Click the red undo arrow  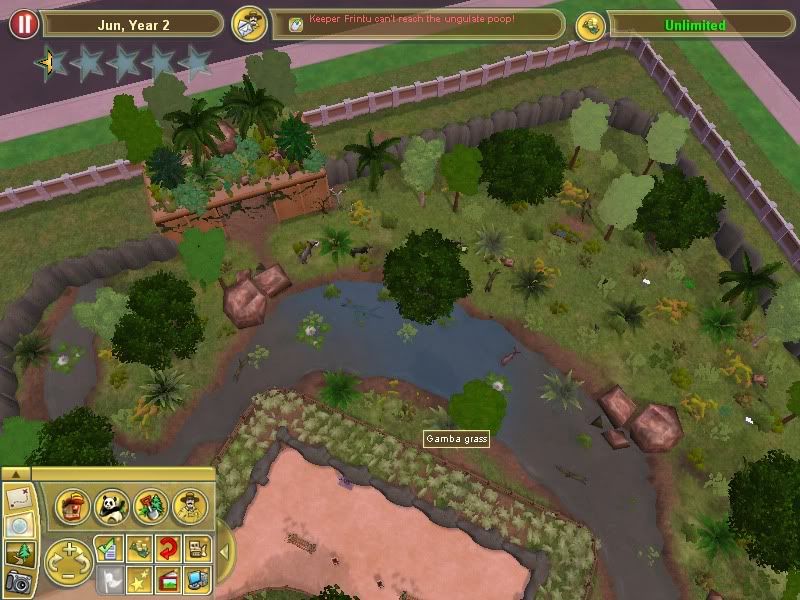click(168, 547)
